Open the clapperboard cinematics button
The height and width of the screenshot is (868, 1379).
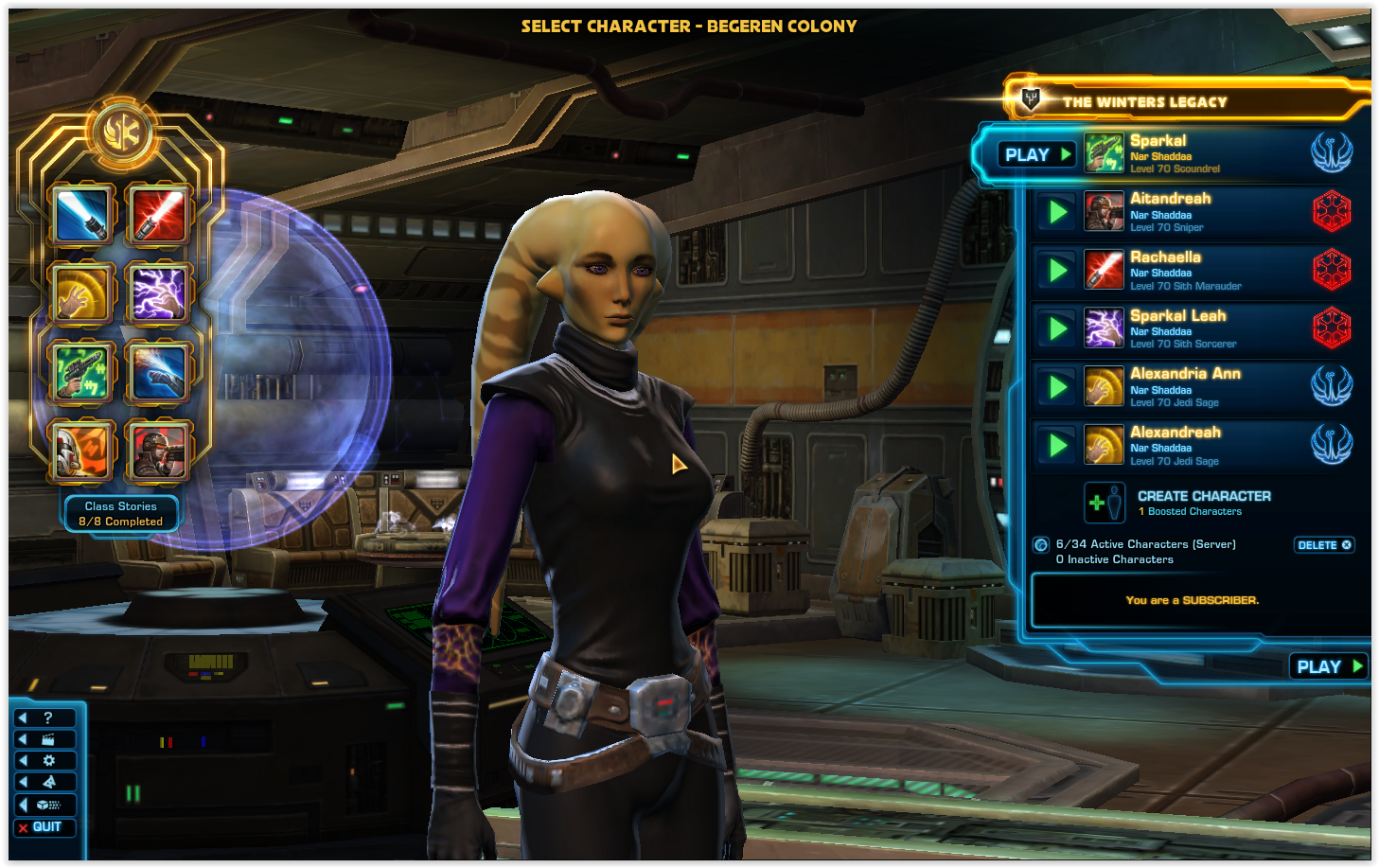click(x=44, y=739)
